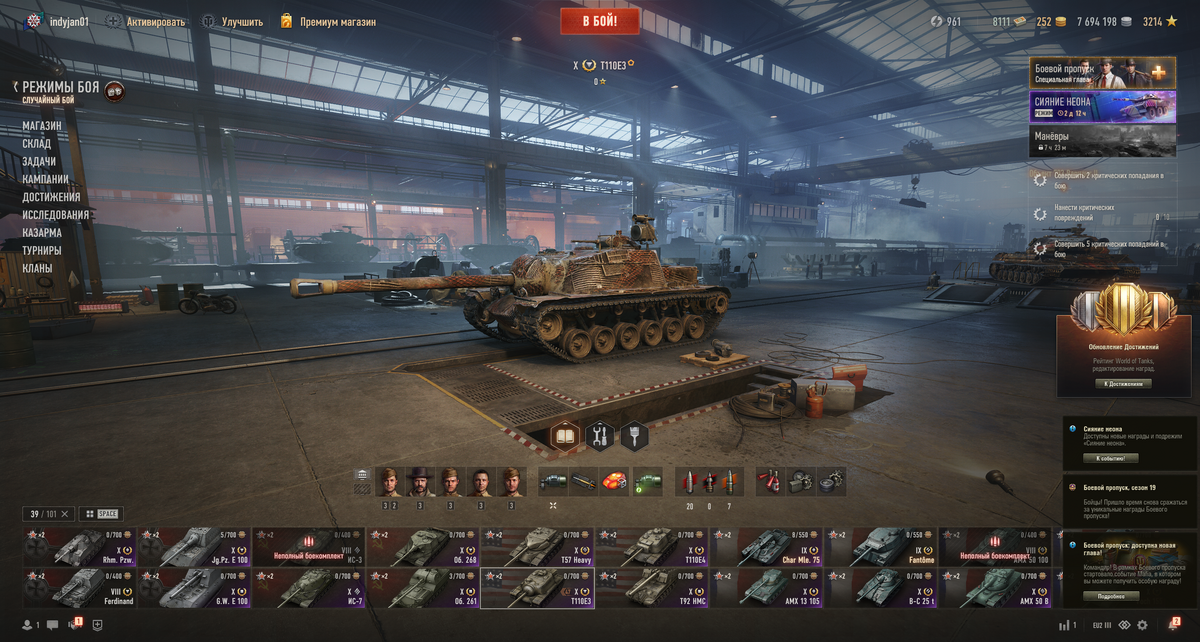Go to СКЛАД in the side menu

(x=37, y=144)
